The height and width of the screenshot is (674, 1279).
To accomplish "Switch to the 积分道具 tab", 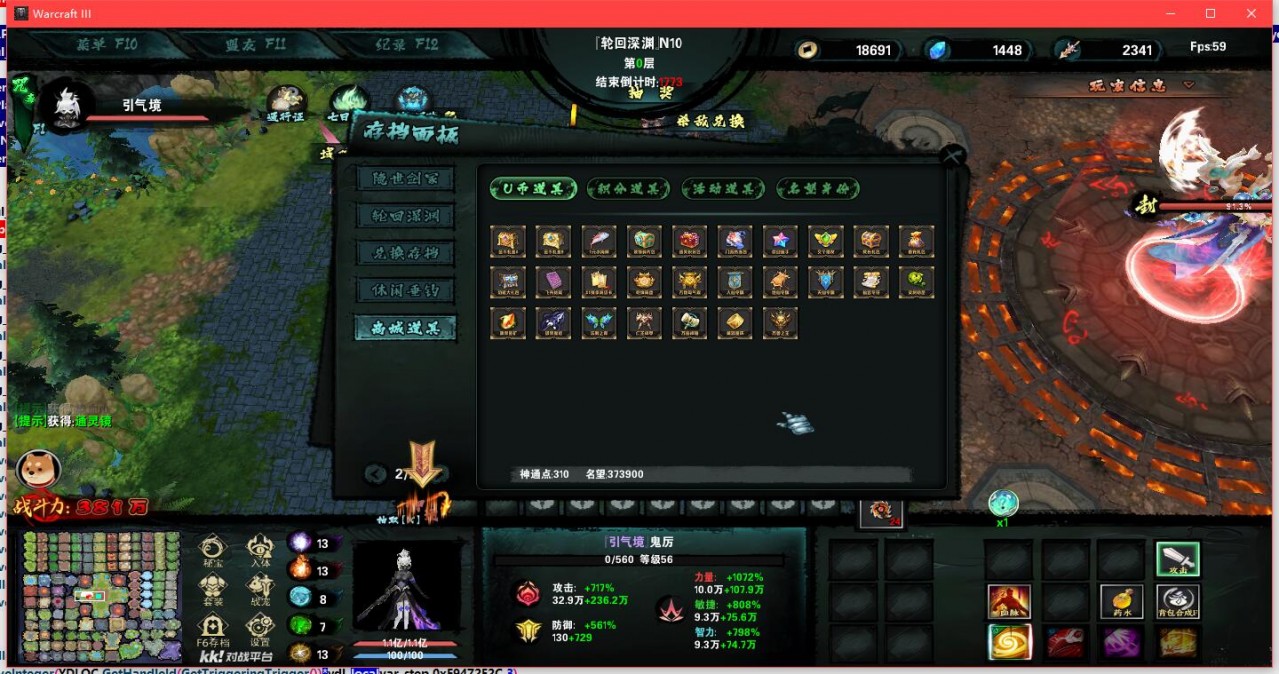I will coord(628,189).
